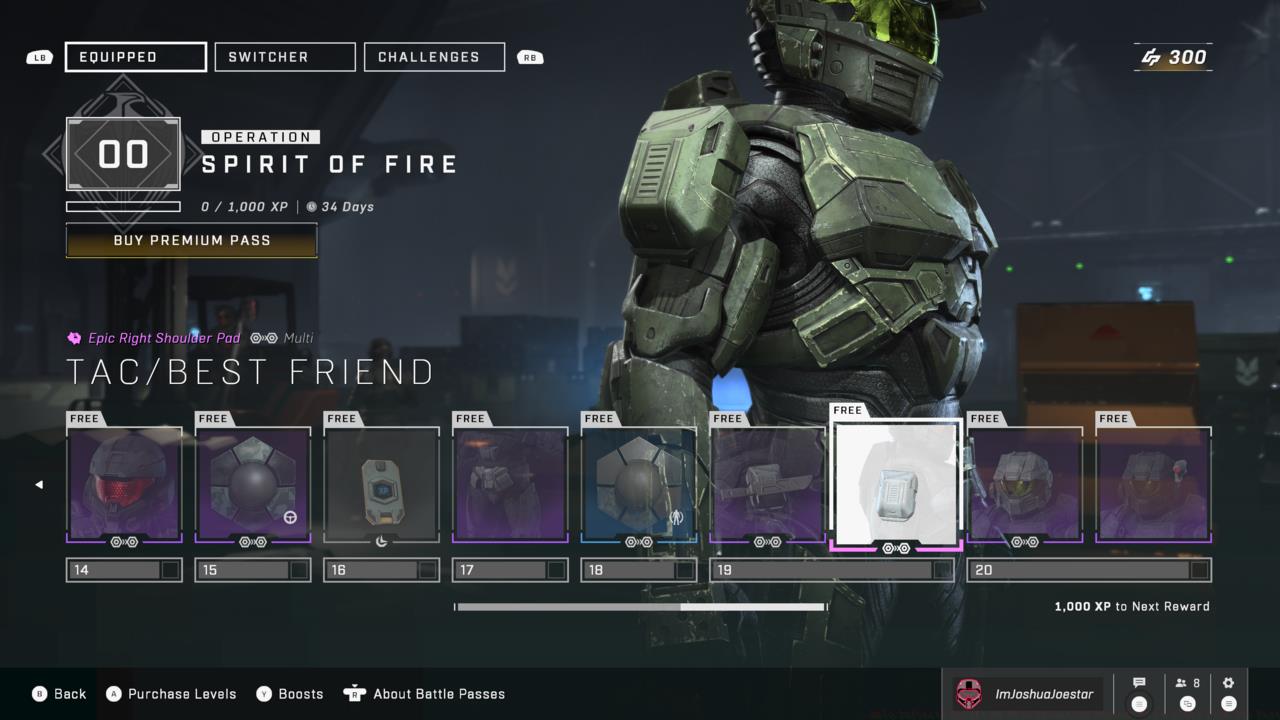This screenshot has width=1280, height=720.
Task: Click the XP boost card on tier 16
Action: tap(381, 483)
